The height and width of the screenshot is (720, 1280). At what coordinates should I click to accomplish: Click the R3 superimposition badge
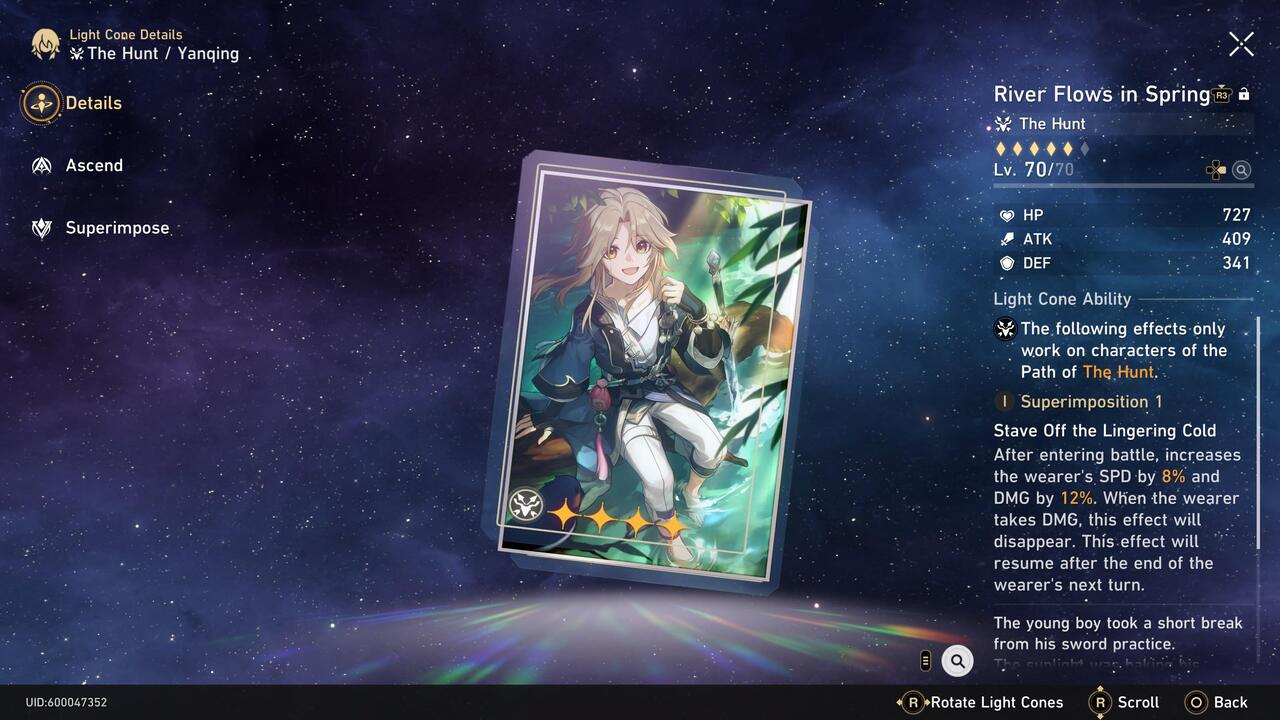point(1220,95)
